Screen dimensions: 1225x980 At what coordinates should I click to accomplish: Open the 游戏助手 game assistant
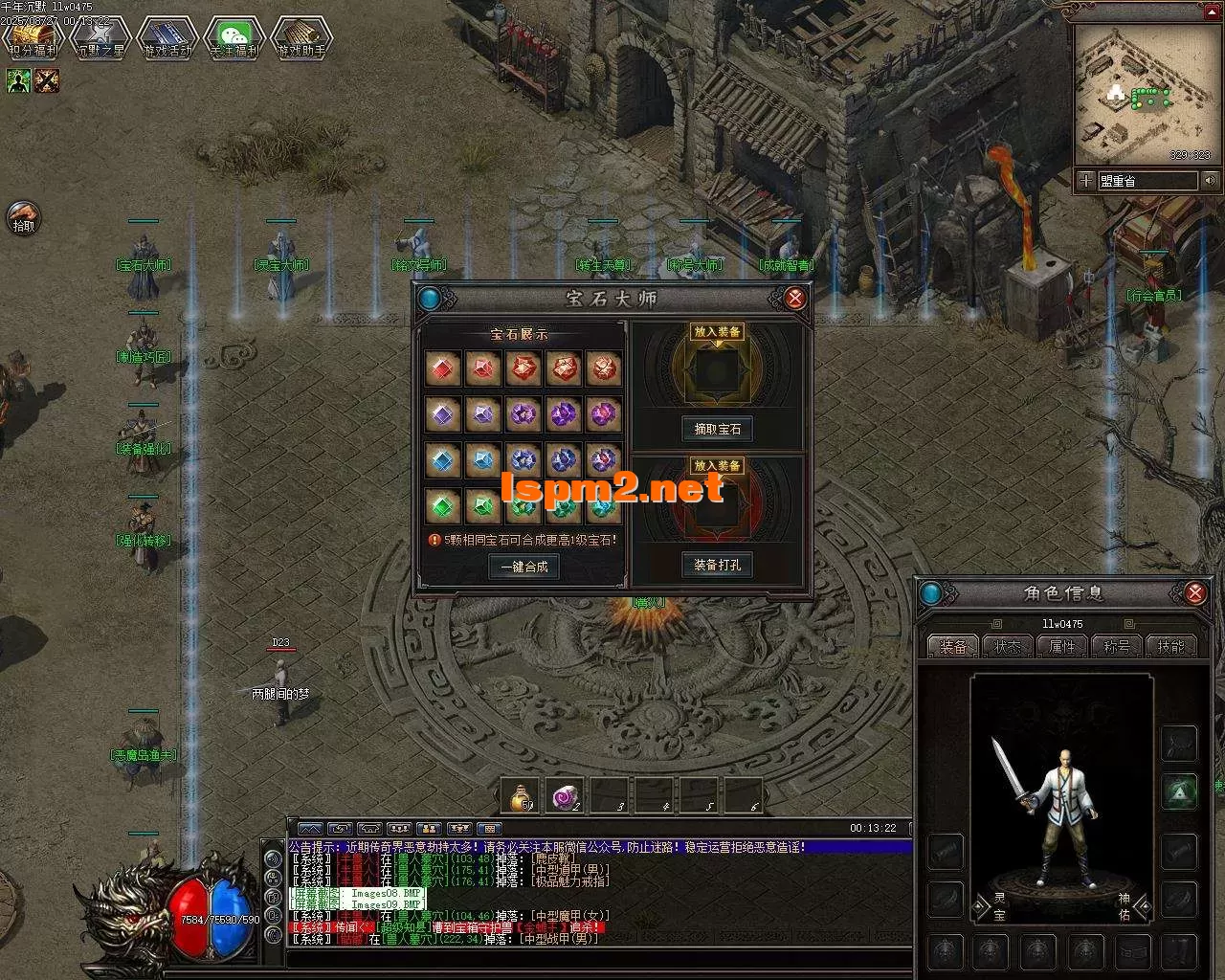[x=301, y=36]
